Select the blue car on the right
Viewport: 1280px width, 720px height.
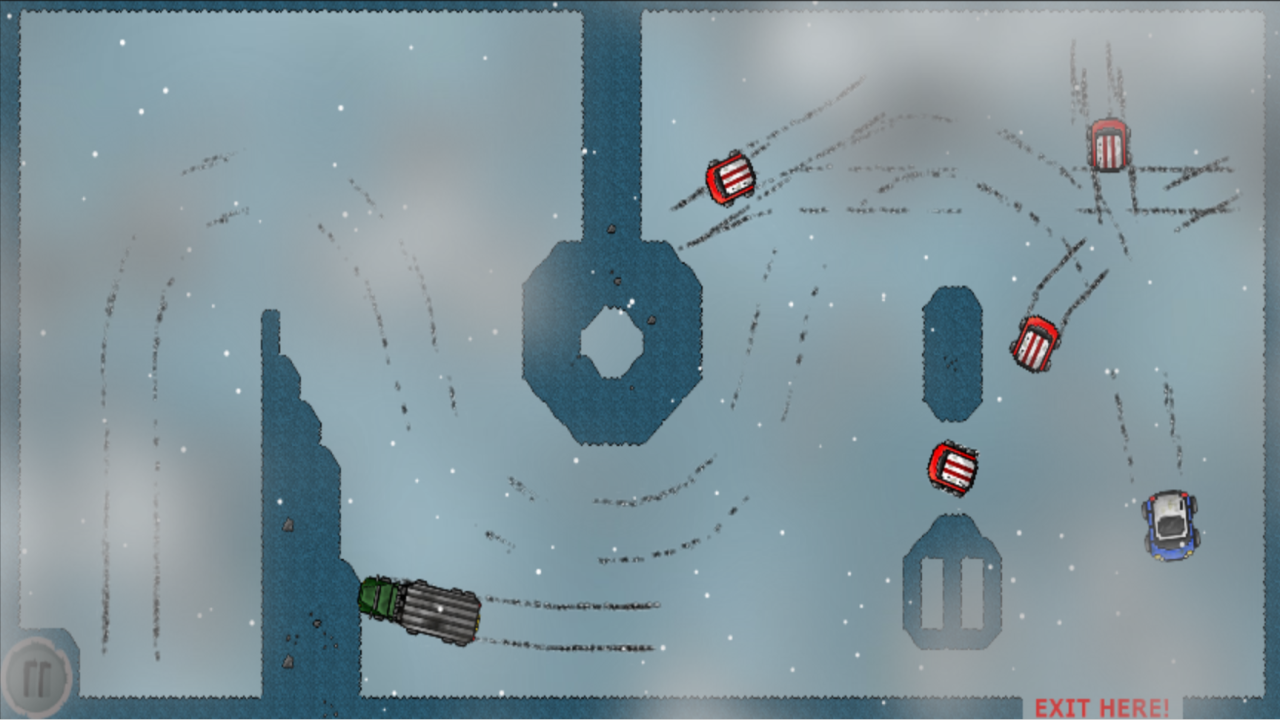(x=1170, y=525)
